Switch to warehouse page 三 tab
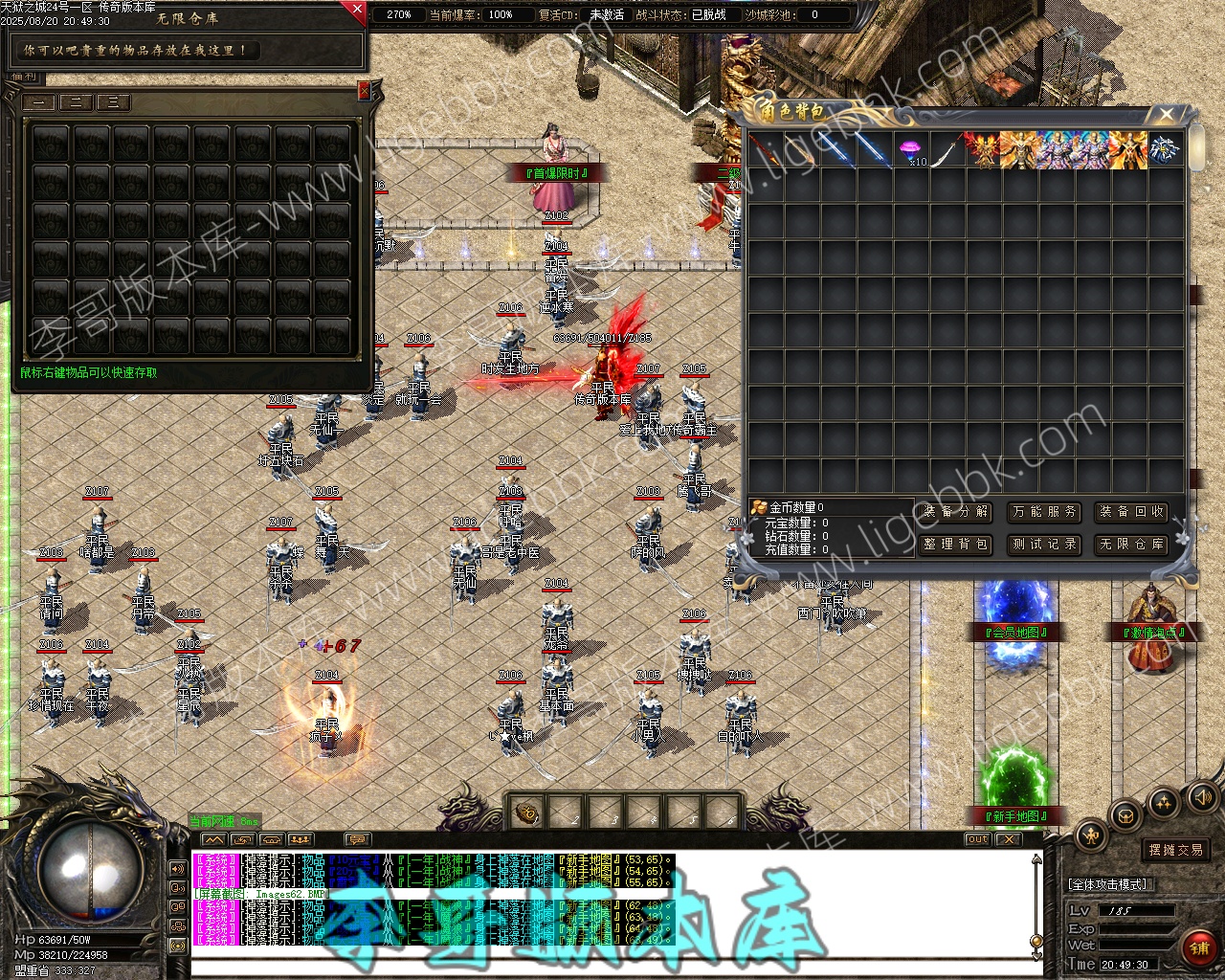Image resolution: width=1225 pixels, height=980 pixels. [x=113, y=102]
